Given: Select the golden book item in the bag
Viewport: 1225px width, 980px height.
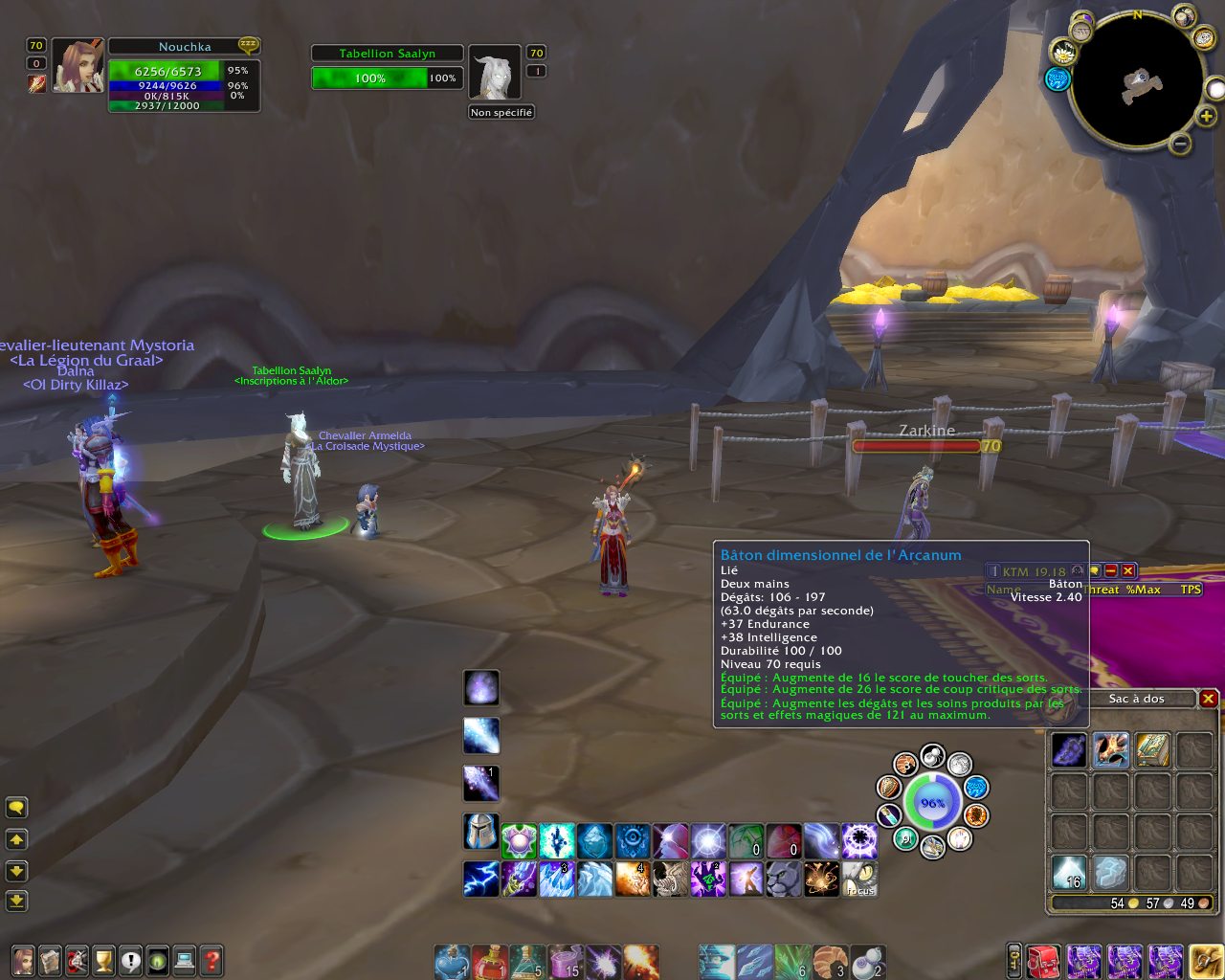Looking at the screenshot, I should click(x=1152, y=750).
